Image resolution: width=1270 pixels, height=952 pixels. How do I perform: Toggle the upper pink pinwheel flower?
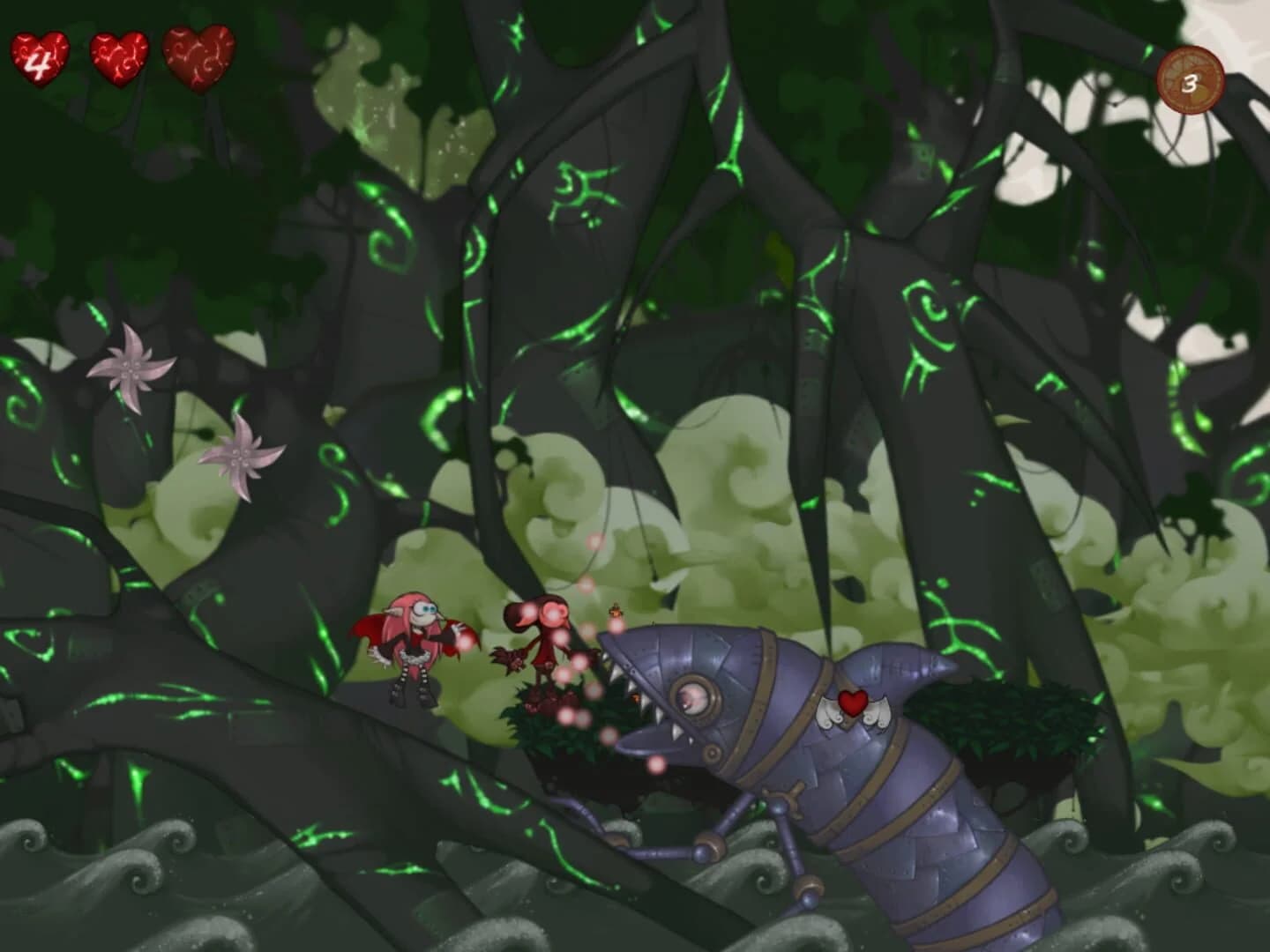coord(131,370)
